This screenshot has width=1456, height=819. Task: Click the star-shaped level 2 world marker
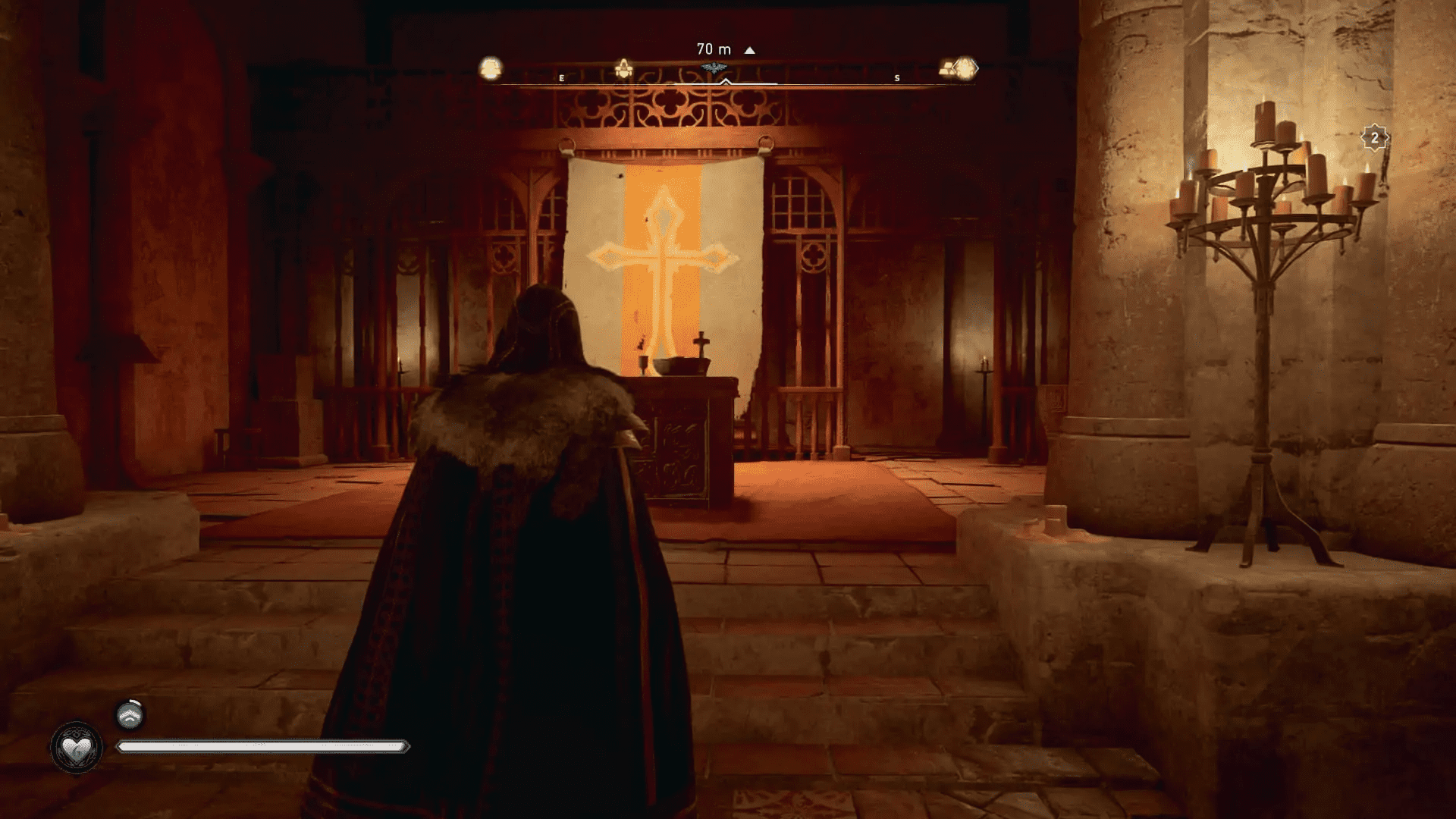pyautogui.click(x=1374, y=138)
